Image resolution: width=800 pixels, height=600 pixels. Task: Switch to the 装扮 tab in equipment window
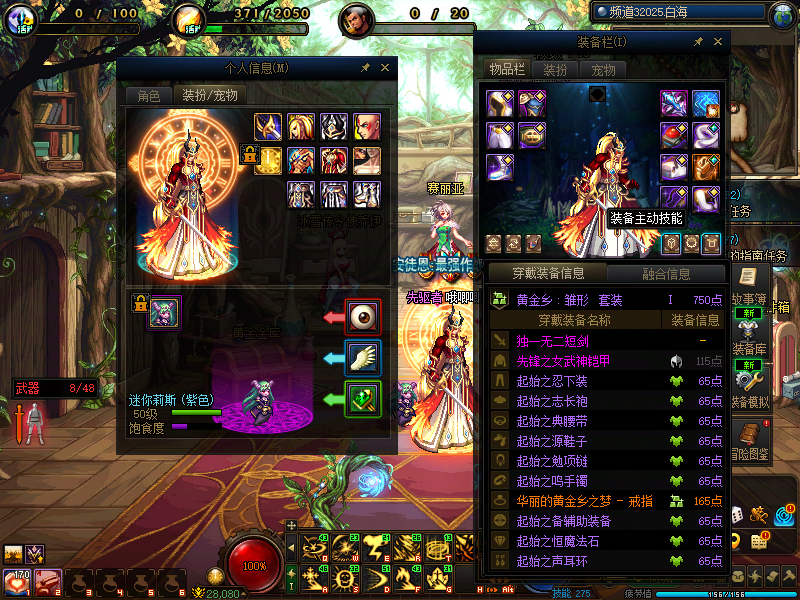[555, 70]
